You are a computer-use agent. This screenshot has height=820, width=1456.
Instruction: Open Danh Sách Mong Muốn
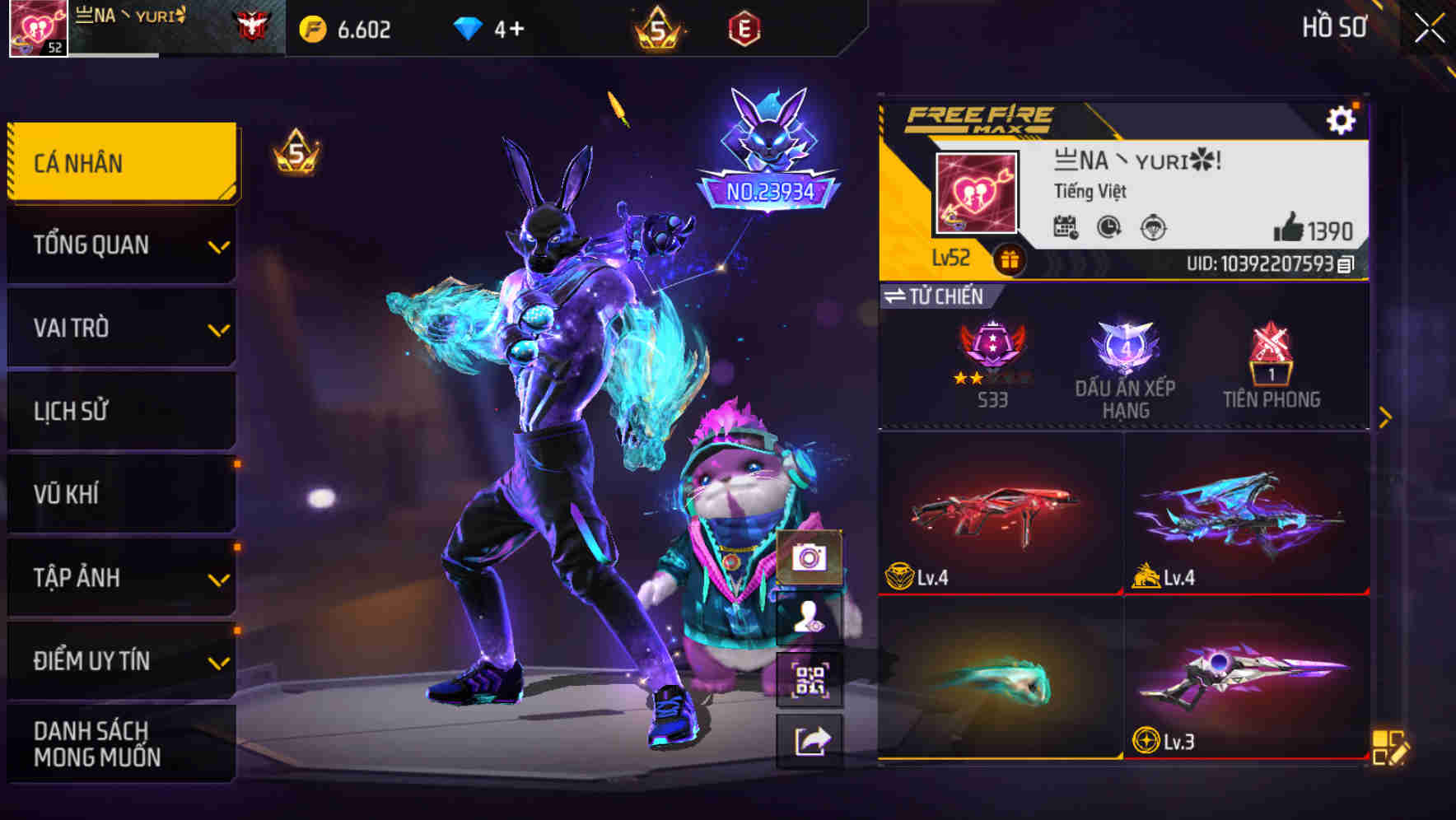(120, 743)
